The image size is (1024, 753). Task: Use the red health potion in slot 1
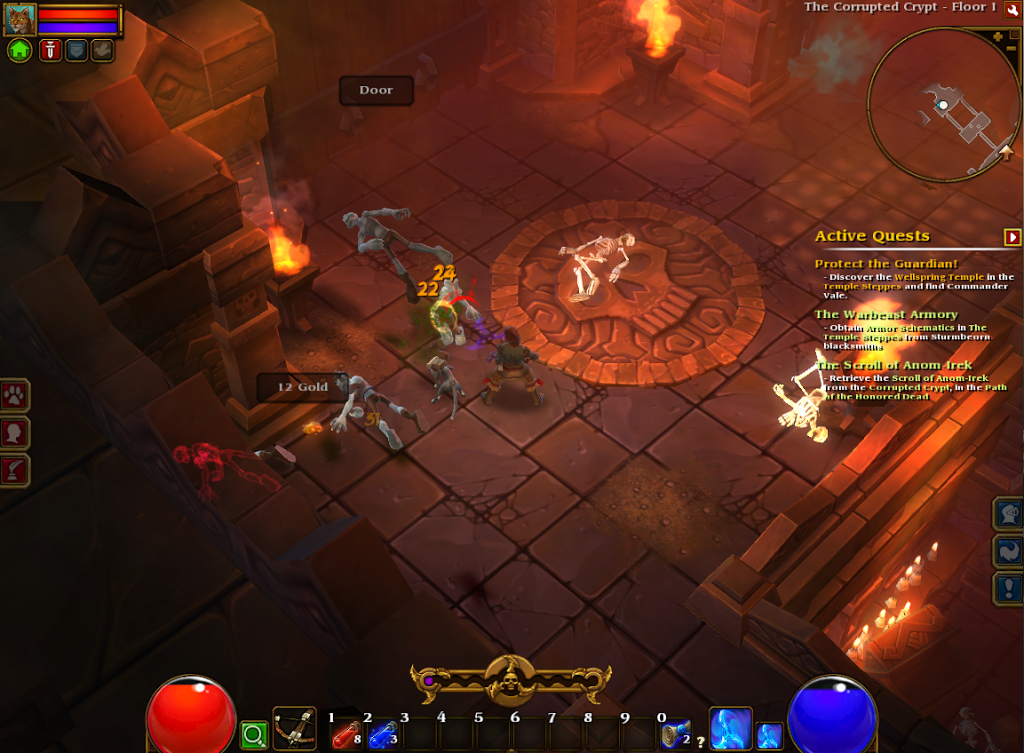pyautogui.click(x=347, y=735)
